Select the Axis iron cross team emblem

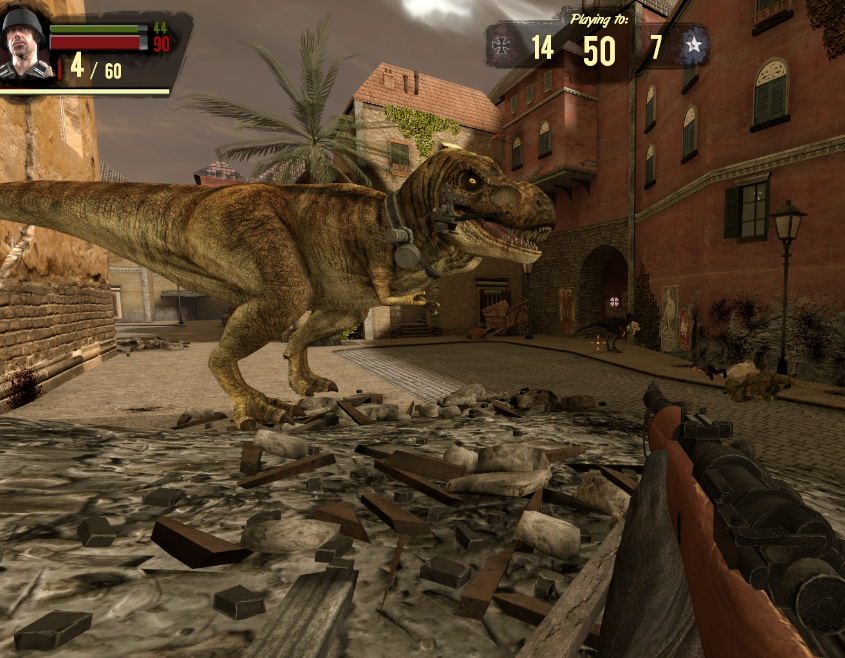pyautogui.click(x=500, y=46)
